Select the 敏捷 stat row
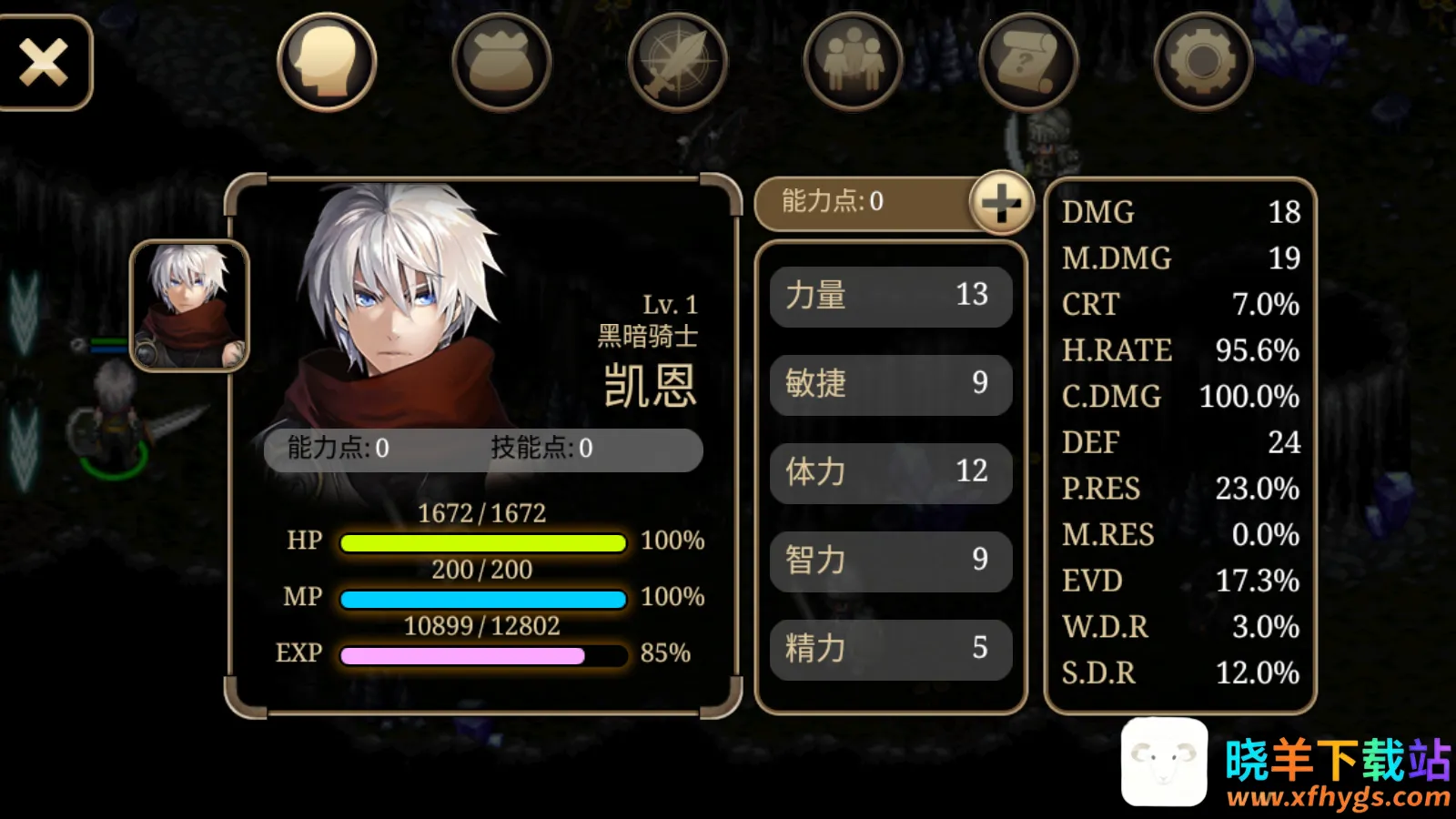 click(890, 384)
